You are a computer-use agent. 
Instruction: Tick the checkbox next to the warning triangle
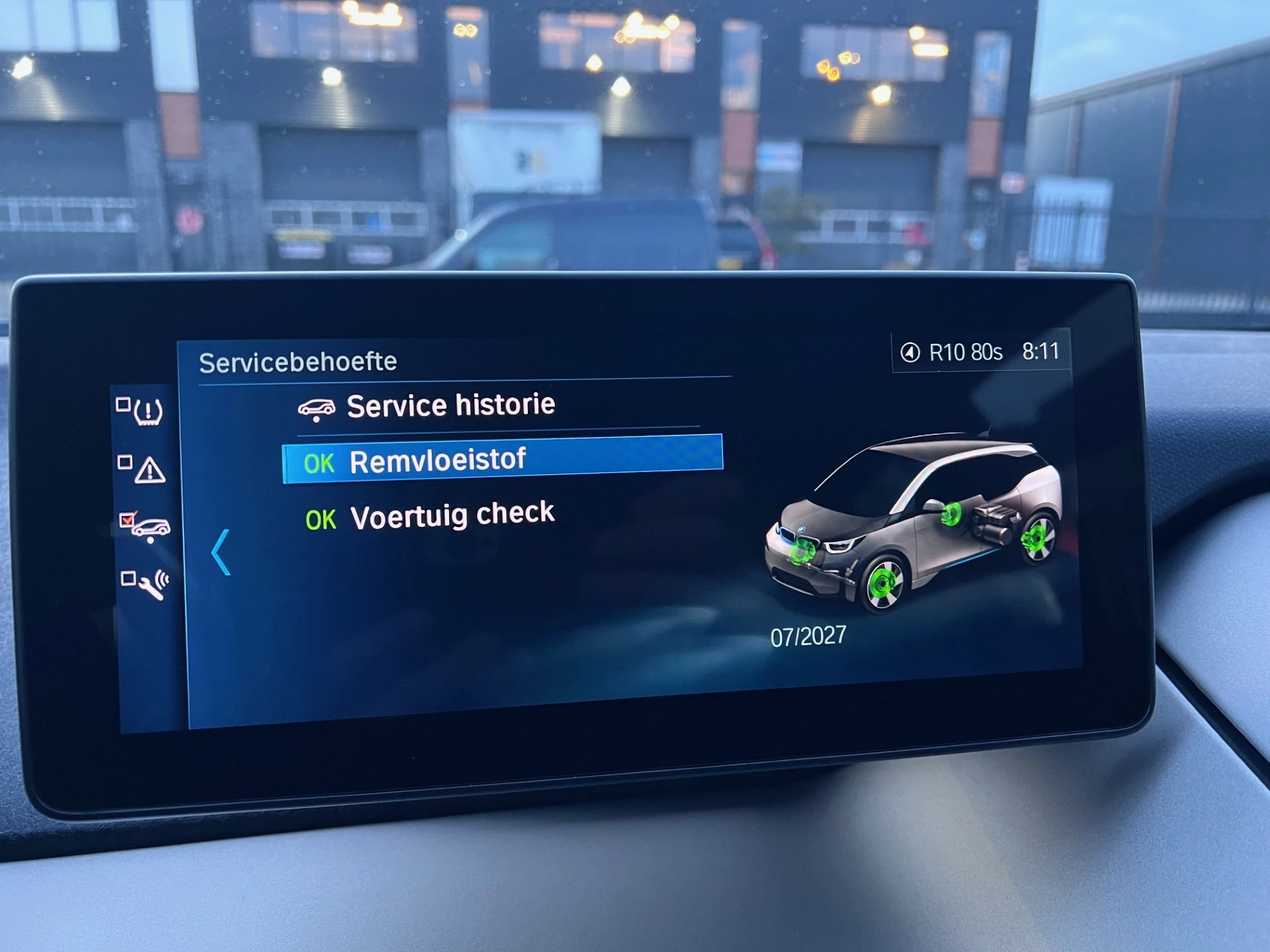[x=125, y=461]
